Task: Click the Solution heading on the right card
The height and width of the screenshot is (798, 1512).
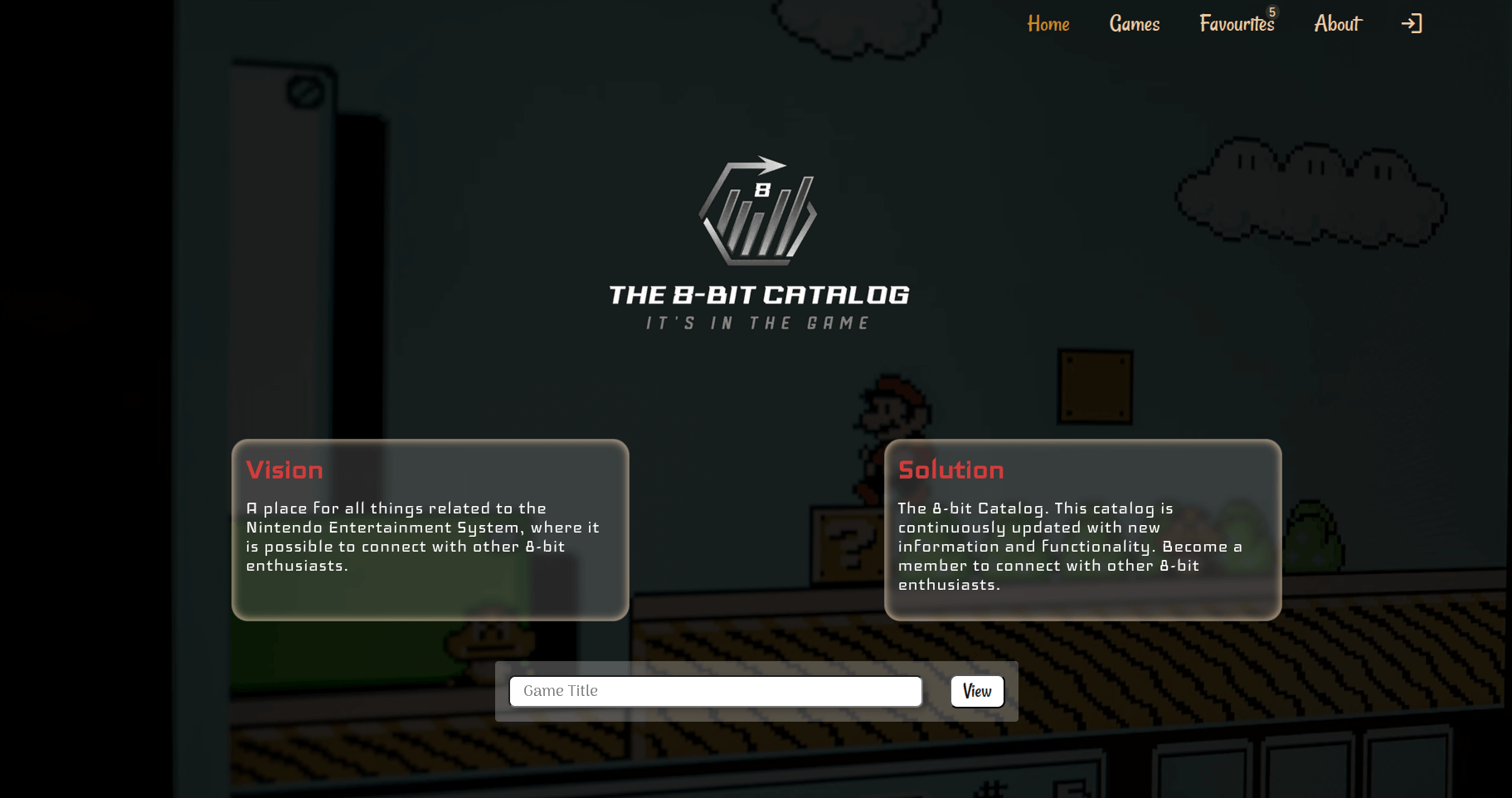Action: (x=951, y=470)
